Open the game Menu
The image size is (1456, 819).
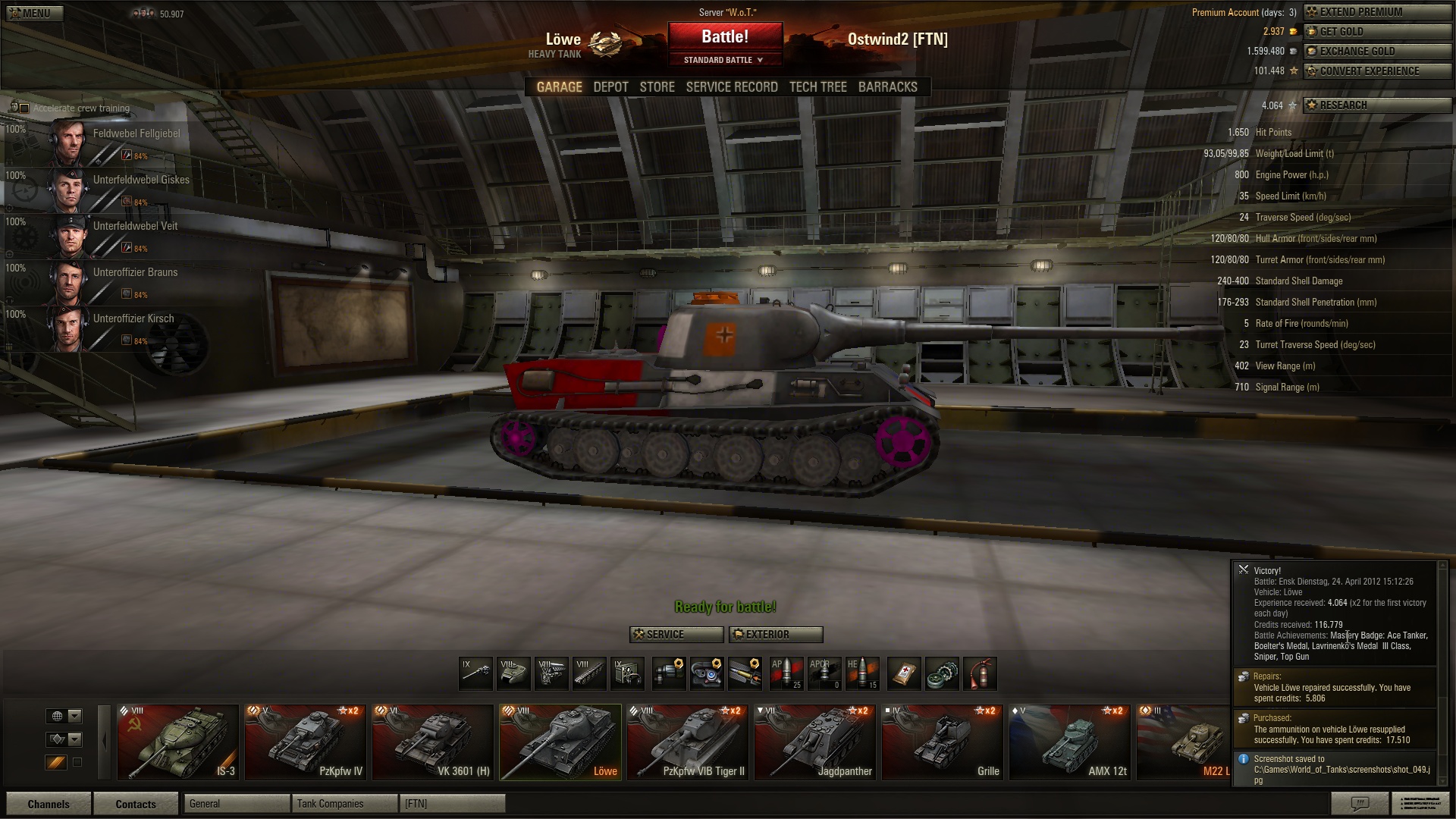click(x=33, y=13)
